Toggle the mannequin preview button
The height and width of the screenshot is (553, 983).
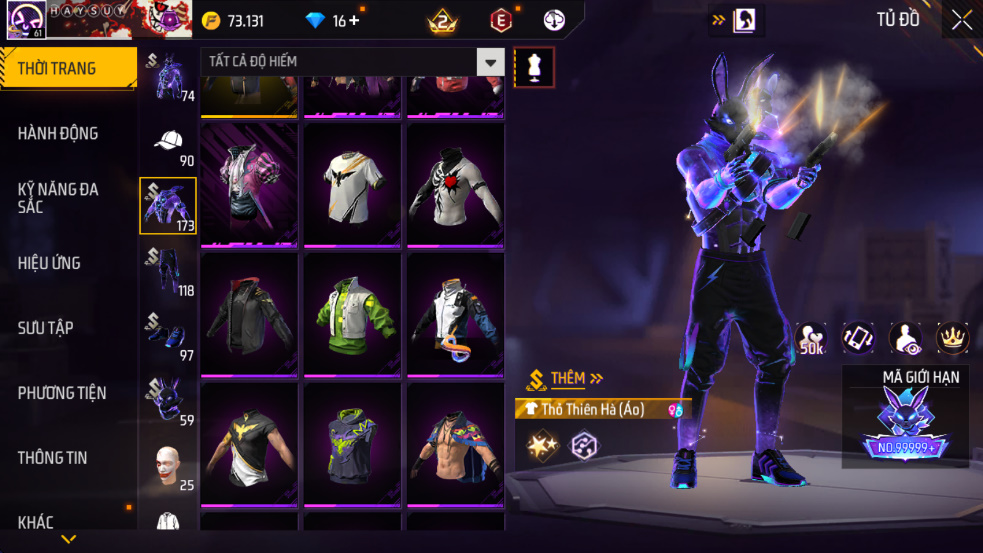coord(533,67)
